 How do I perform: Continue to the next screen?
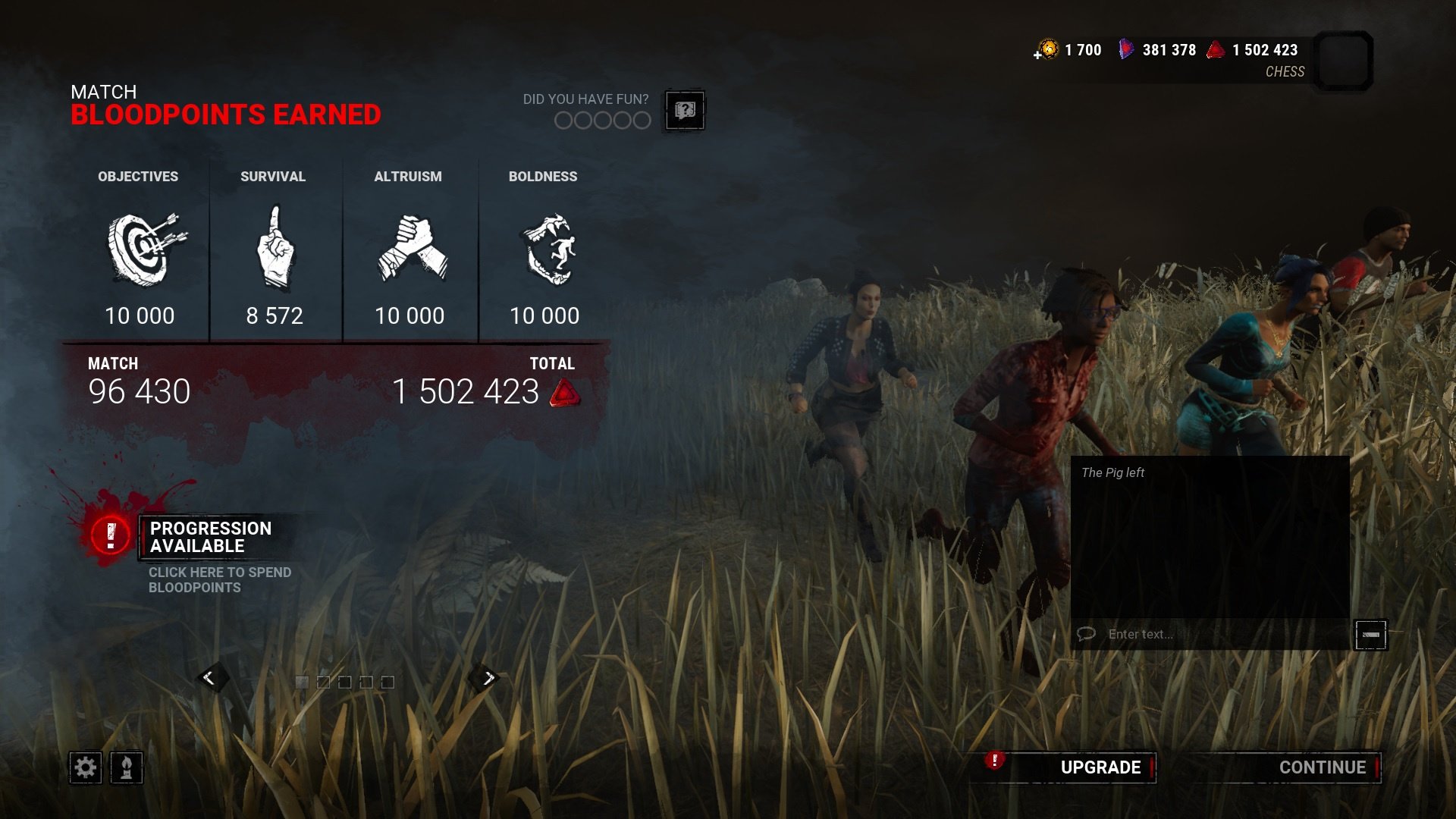coord(1322,767)
